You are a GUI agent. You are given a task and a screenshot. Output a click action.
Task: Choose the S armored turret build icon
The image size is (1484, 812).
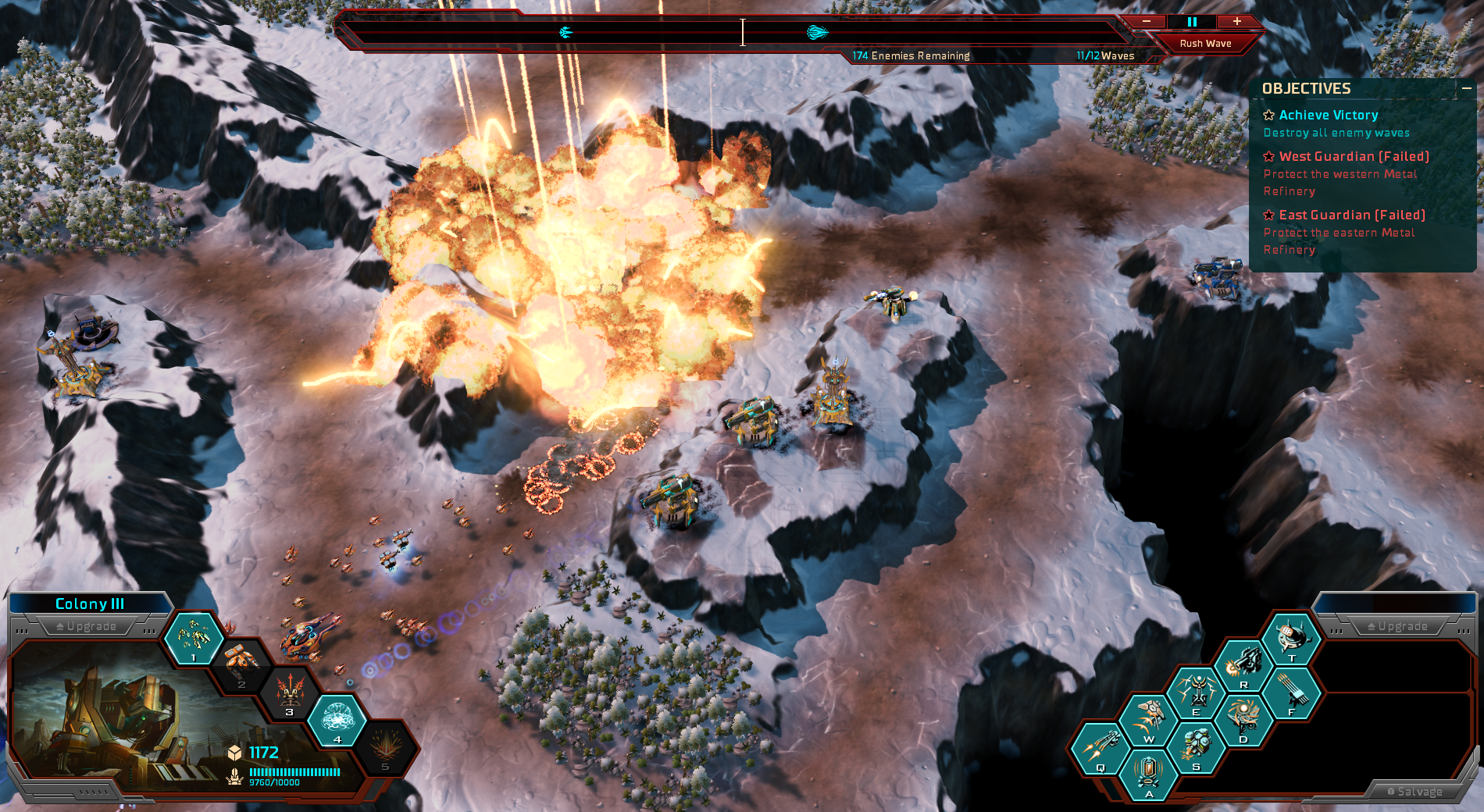click(x=1196, y=748)
